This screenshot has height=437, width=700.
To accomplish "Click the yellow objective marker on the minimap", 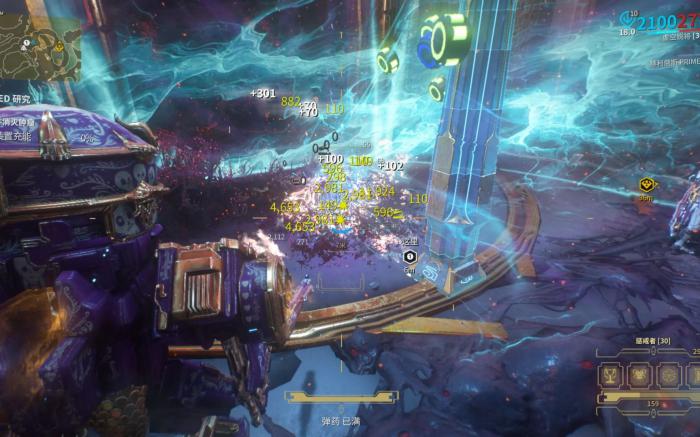I will [x=58, y=46].
